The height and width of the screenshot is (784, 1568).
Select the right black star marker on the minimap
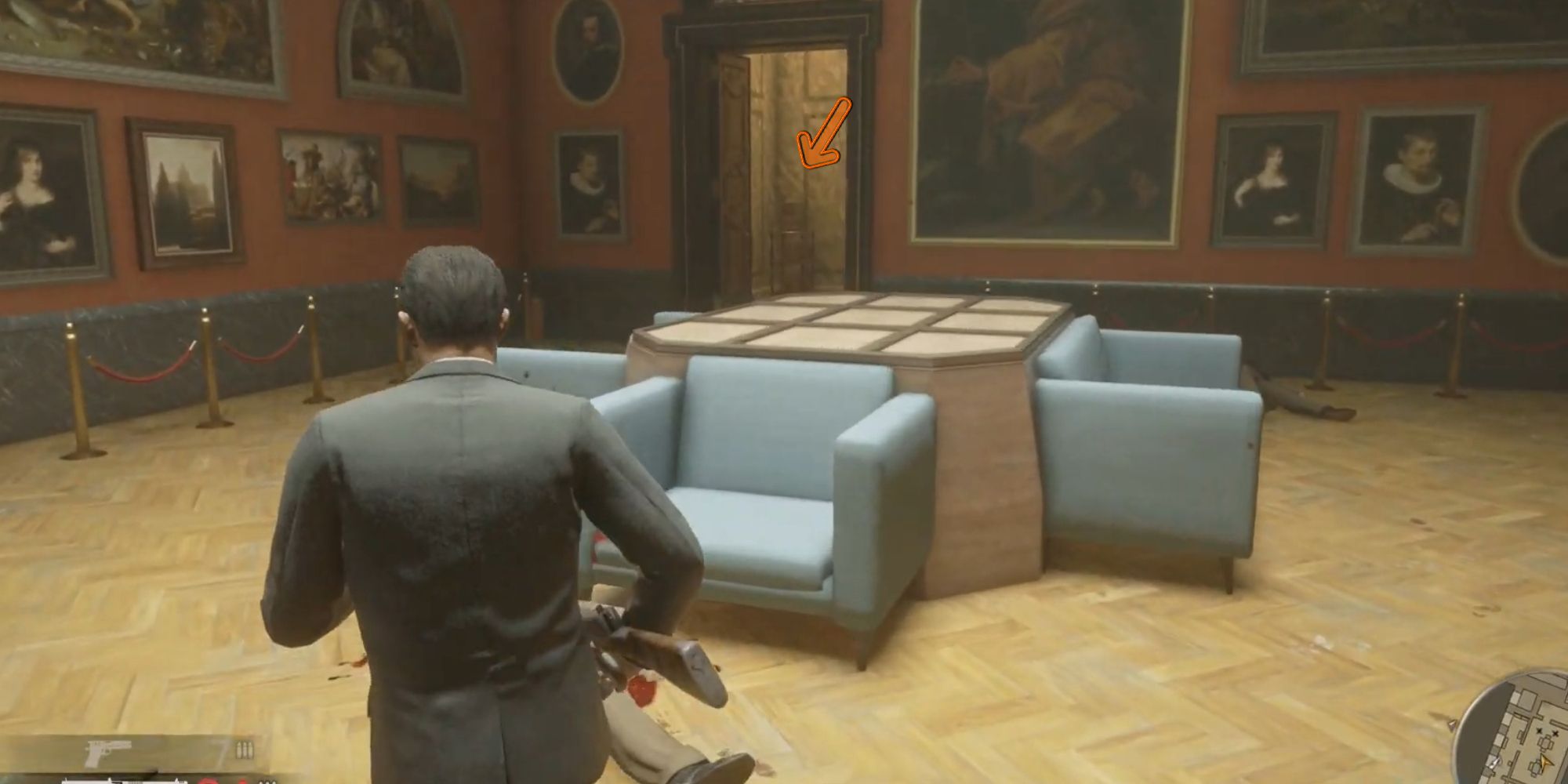pyautogui.click(x=1555, y=733)
